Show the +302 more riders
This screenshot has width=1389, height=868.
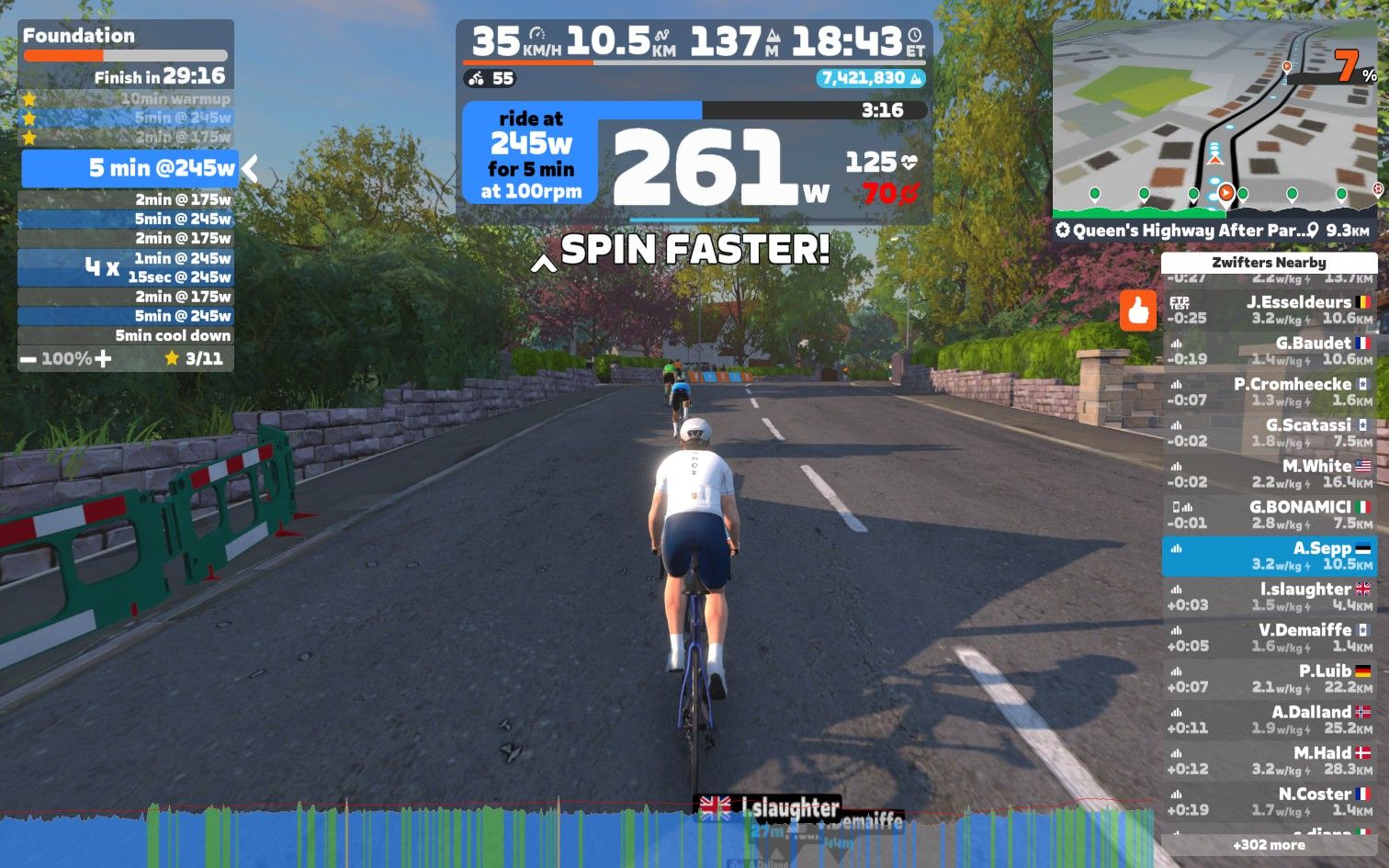click(1269, 845)
